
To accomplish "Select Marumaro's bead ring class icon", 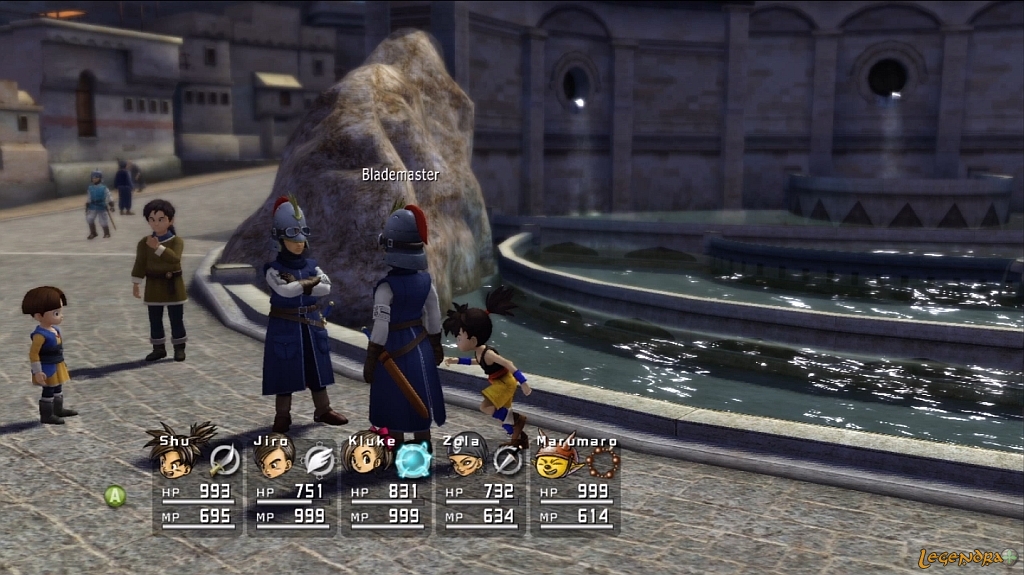I will tap(603, 460).
